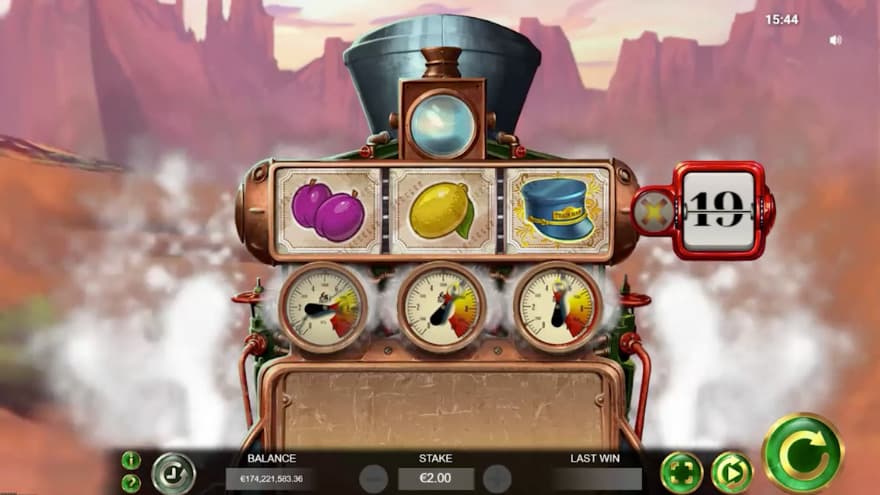Mute sound with the speaker icon
880x495 pixels.
[835, 41]
